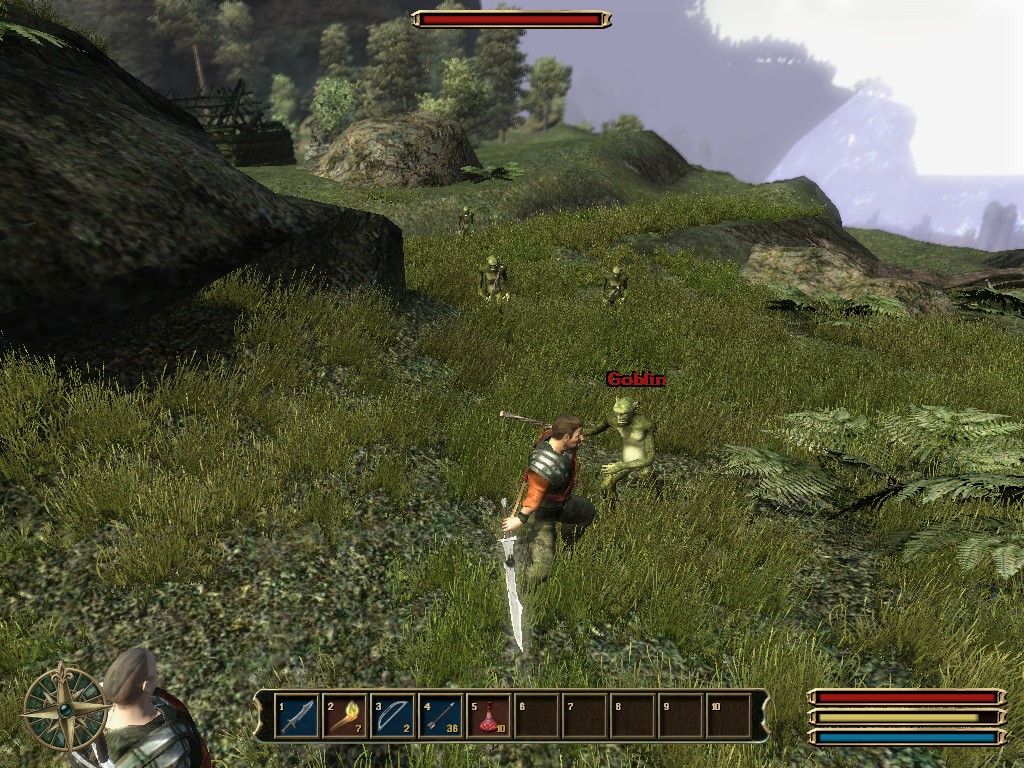Equip the burning torch from the hotbar
Viewport: 1024px width, 768px height.
(345, 716)
